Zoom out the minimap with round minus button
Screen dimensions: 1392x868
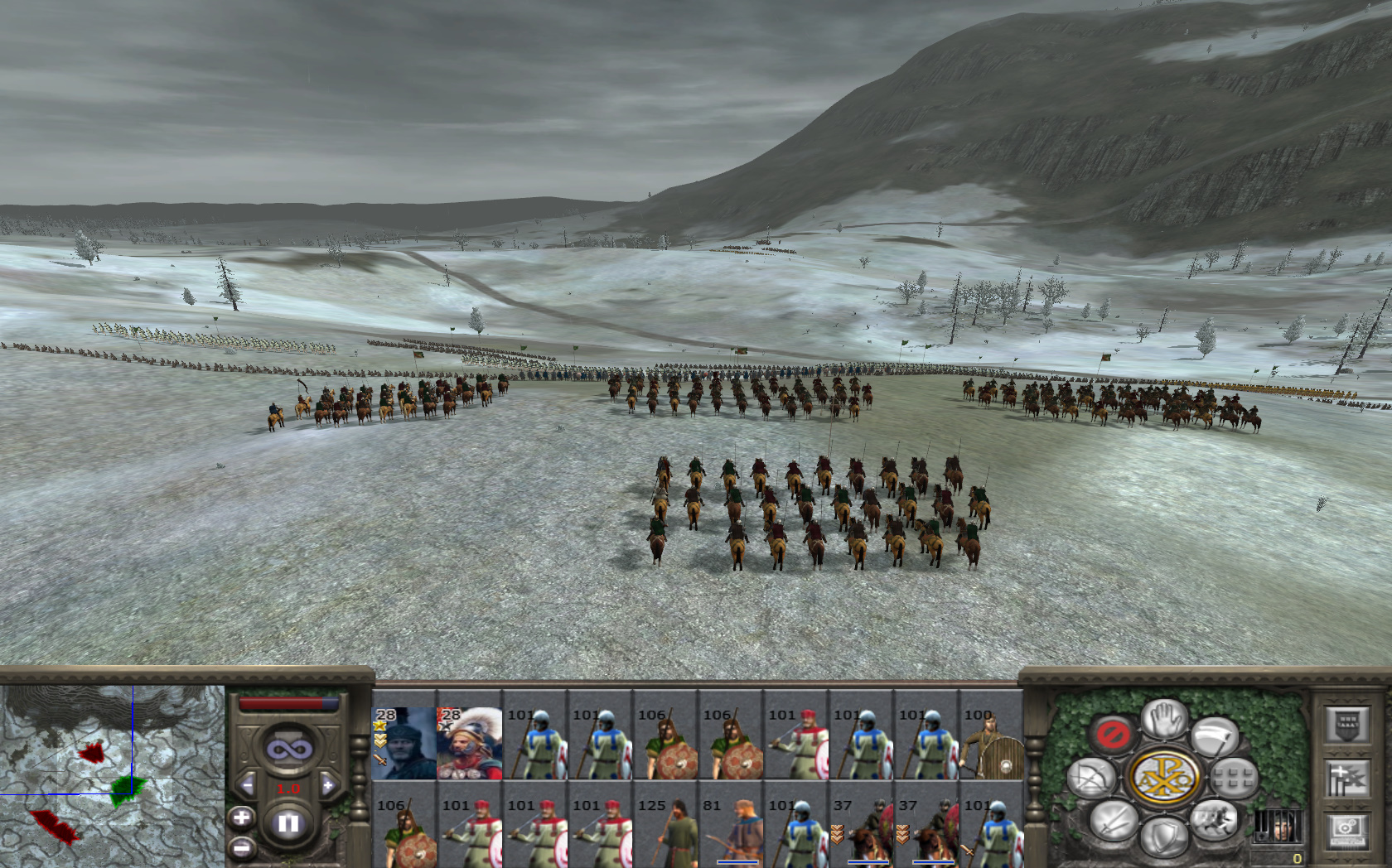(241, 847)
